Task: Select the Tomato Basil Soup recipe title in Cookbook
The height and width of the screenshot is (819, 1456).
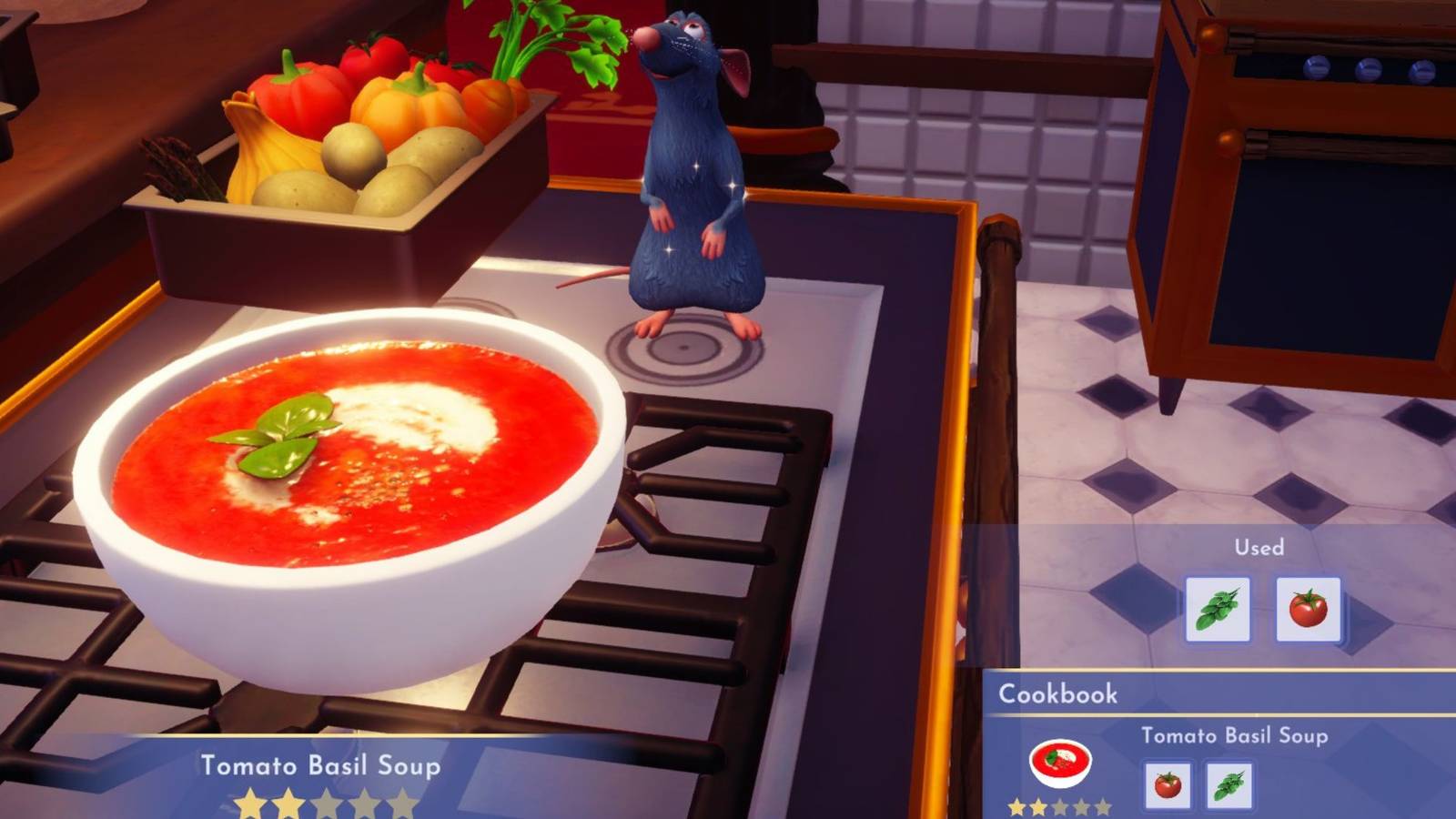Action: [1234, 736]
